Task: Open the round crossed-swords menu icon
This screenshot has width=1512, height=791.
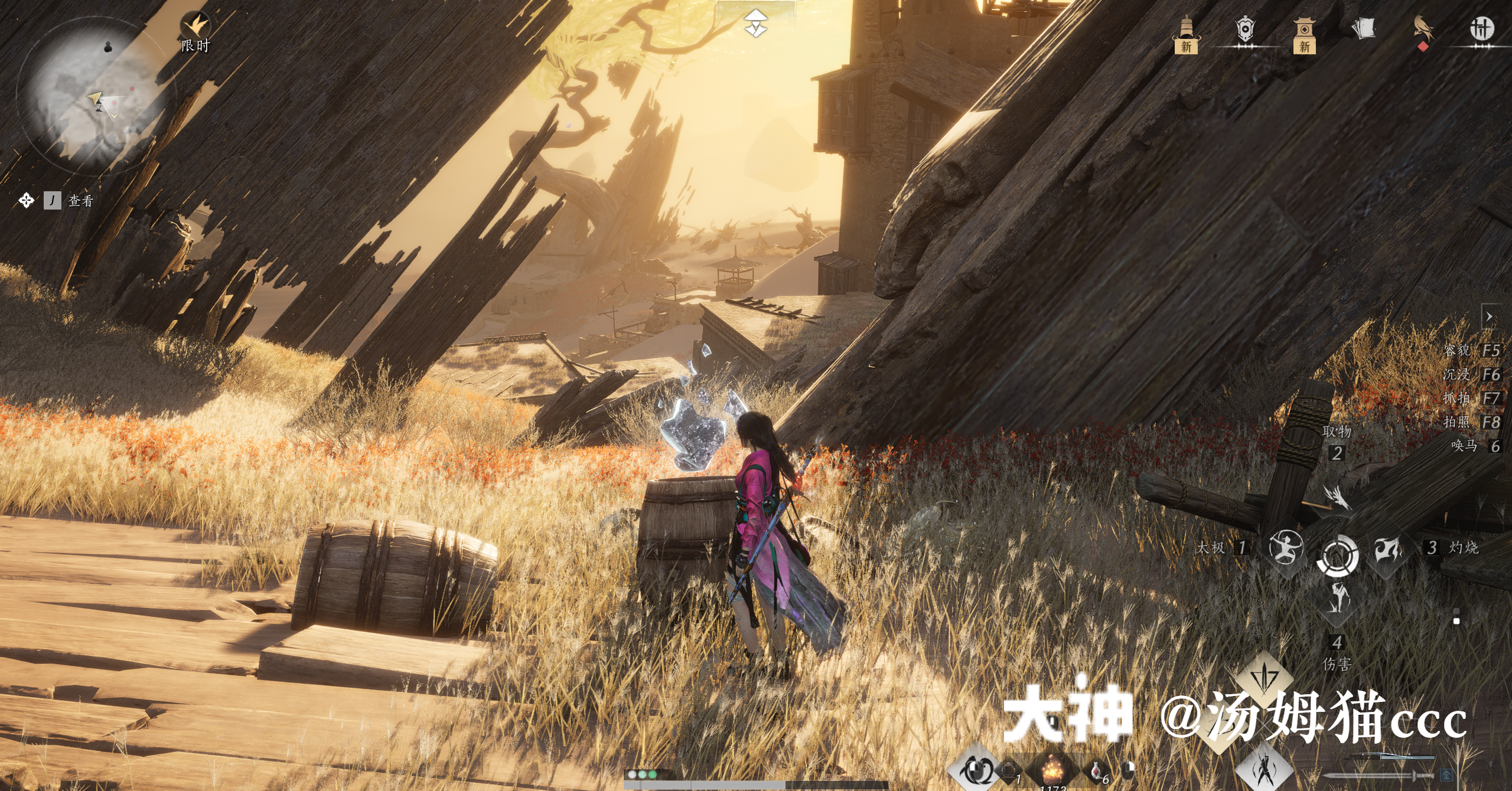Action: [1481, 29]
